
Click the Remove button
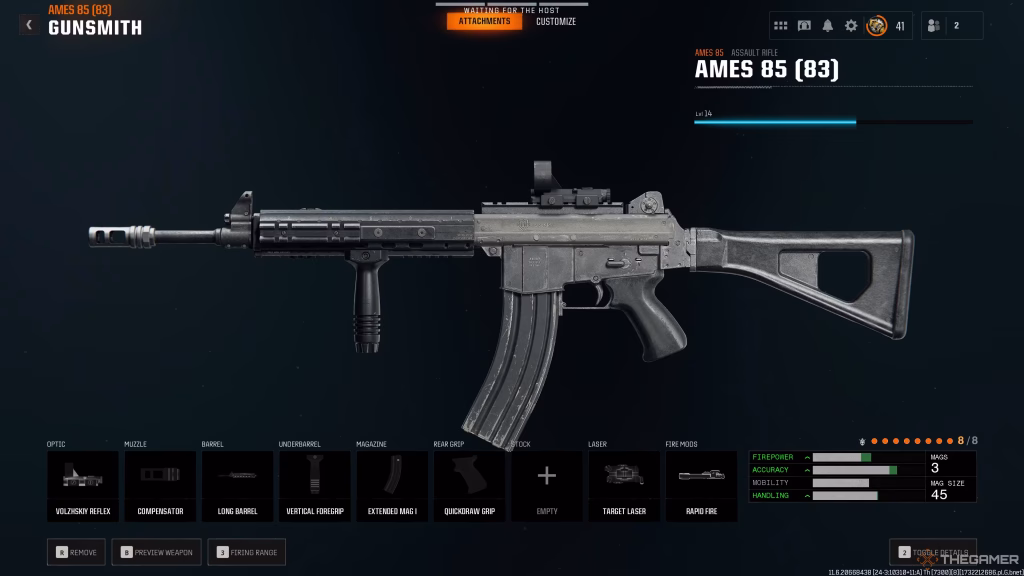(x=78, y=551)
